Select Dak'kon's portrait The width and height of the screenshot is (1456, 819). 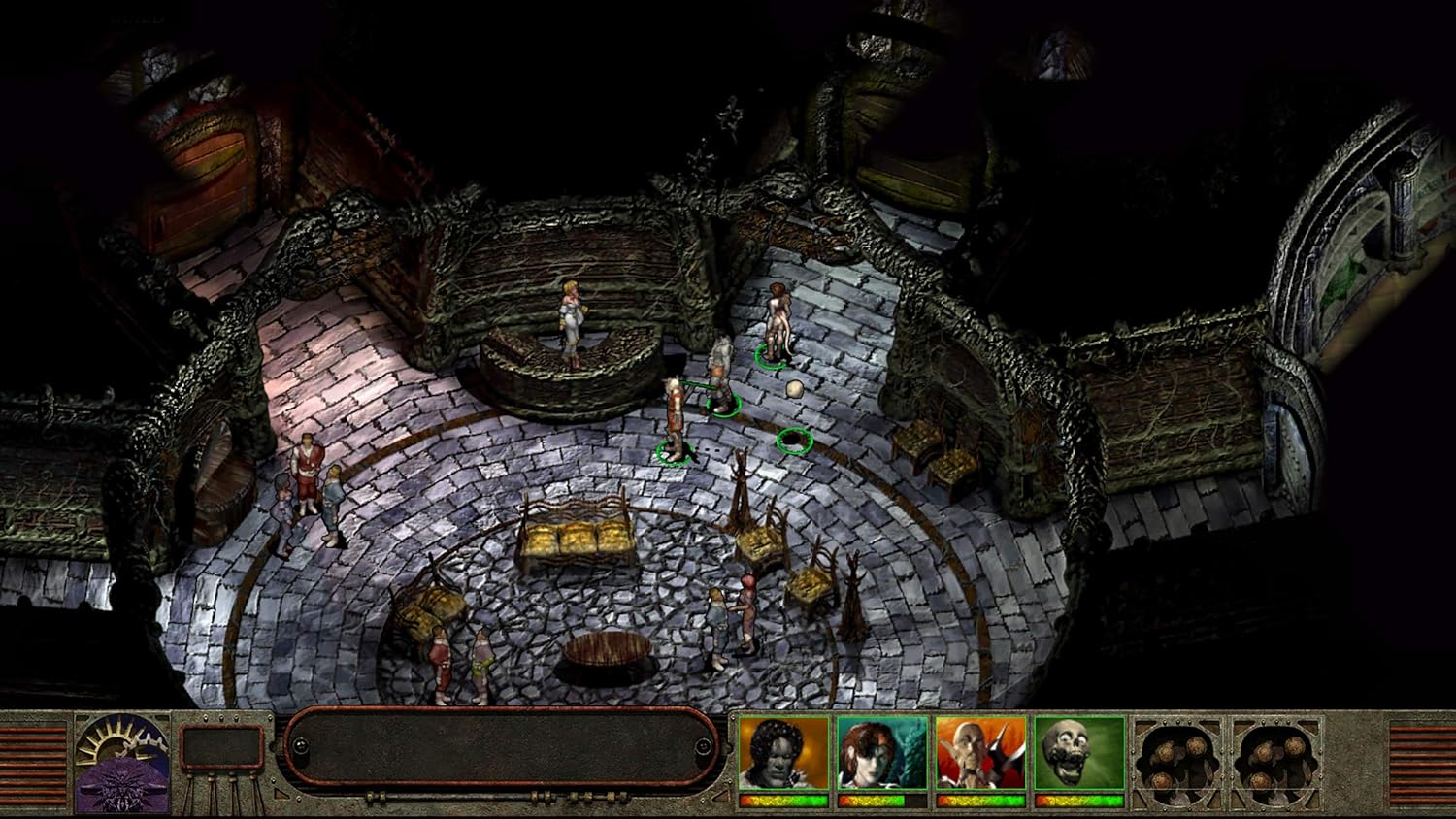point(980,754)
